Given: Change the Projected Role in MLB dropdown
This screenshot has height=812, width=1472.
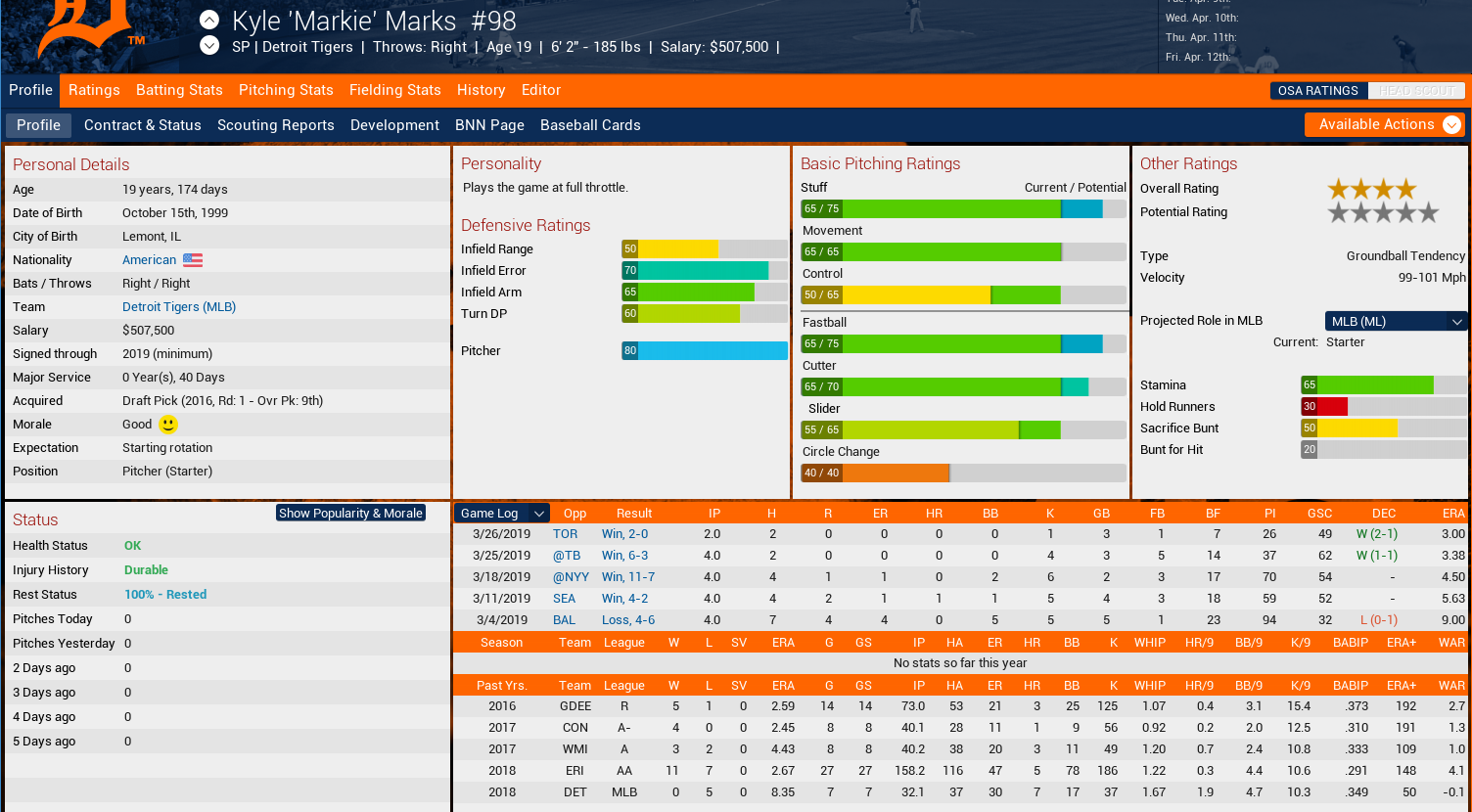Looking at the screenshot, I should pos(1396,321).
